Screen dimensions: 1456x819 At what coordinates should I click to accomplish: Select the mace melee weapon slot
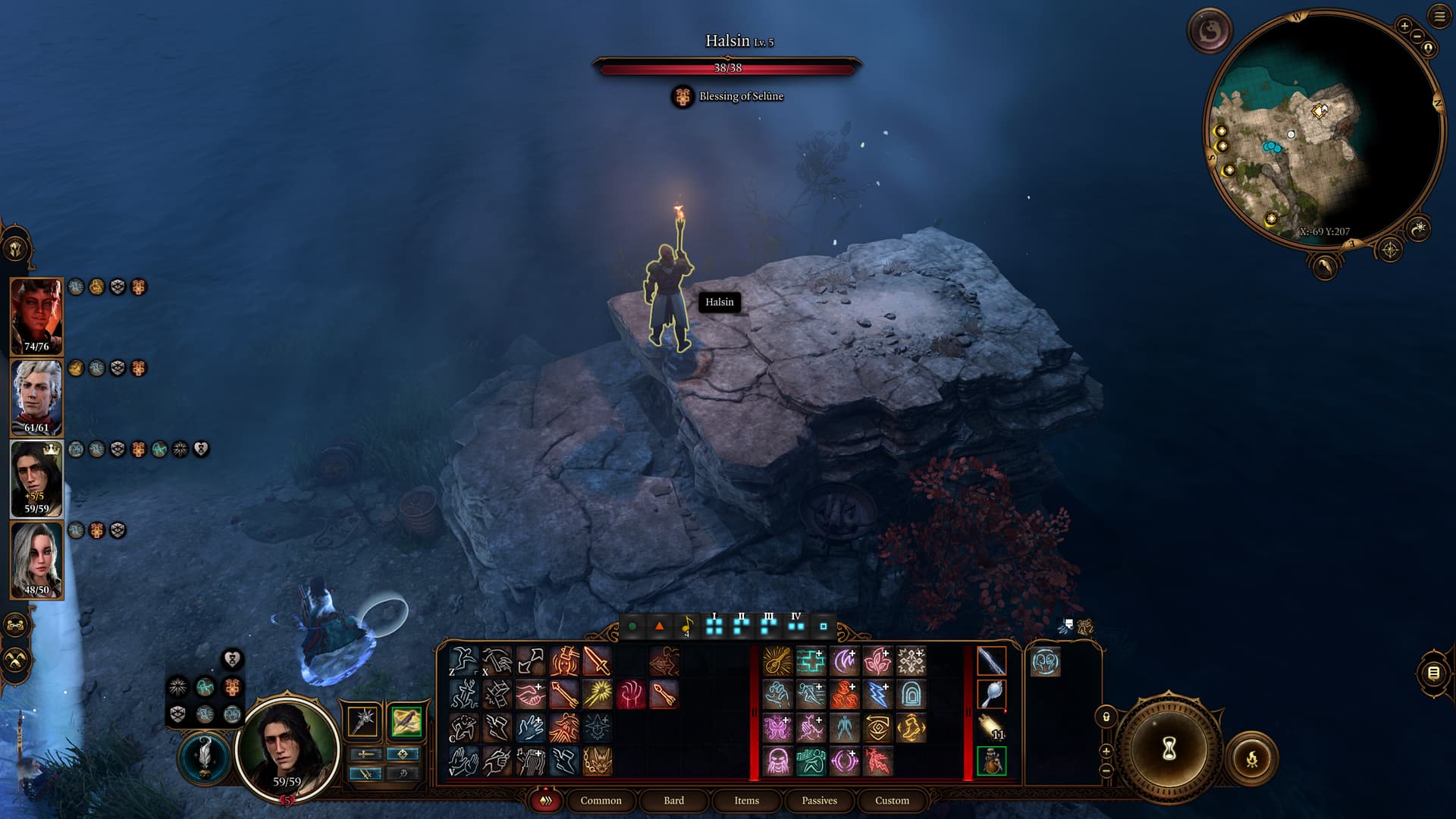[363, 720]
